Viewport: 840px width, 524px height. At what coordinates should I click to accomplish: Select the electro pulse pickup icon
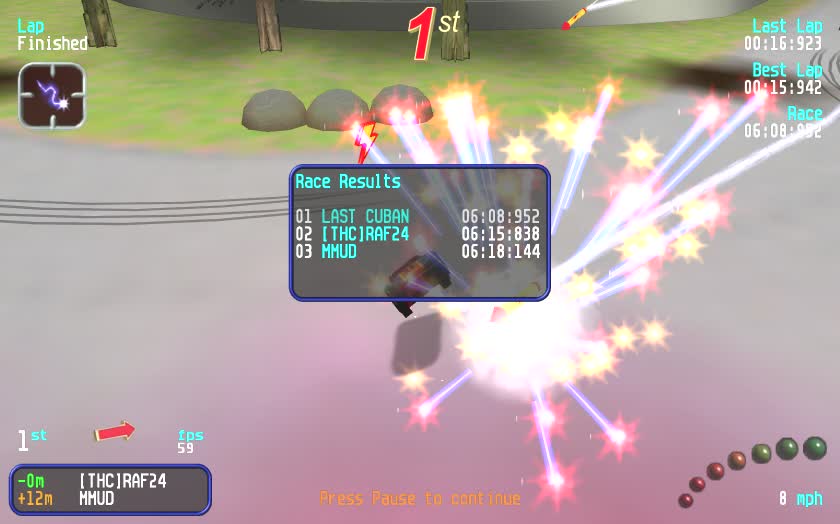(52, 96)
